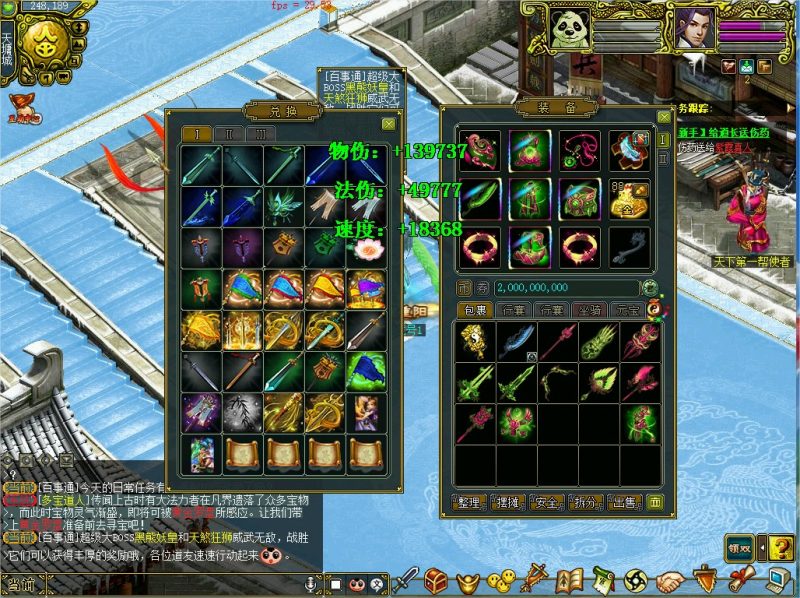Select the 包裹 bag tab

[x=475, y=311]
